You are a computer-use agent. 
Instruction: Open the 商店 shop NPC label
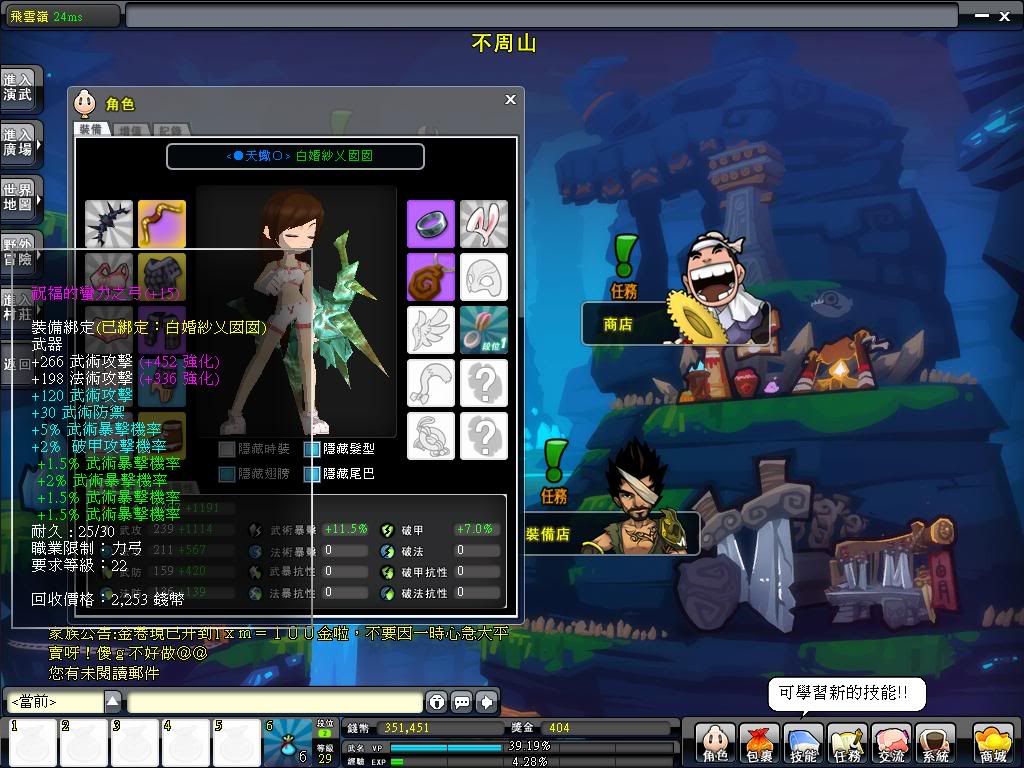coord(618,324)
